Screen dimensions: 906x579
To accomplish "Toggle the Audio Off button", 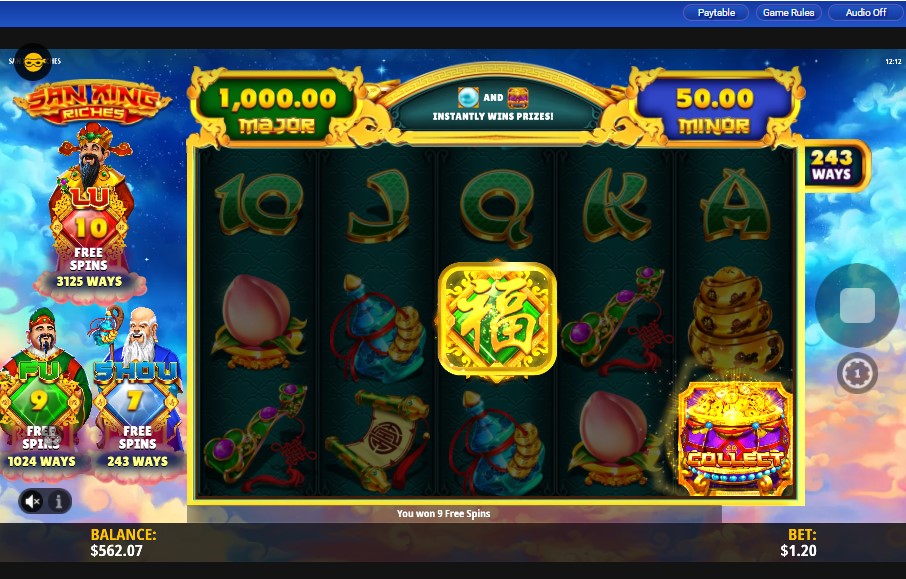I will pos(865,13).
